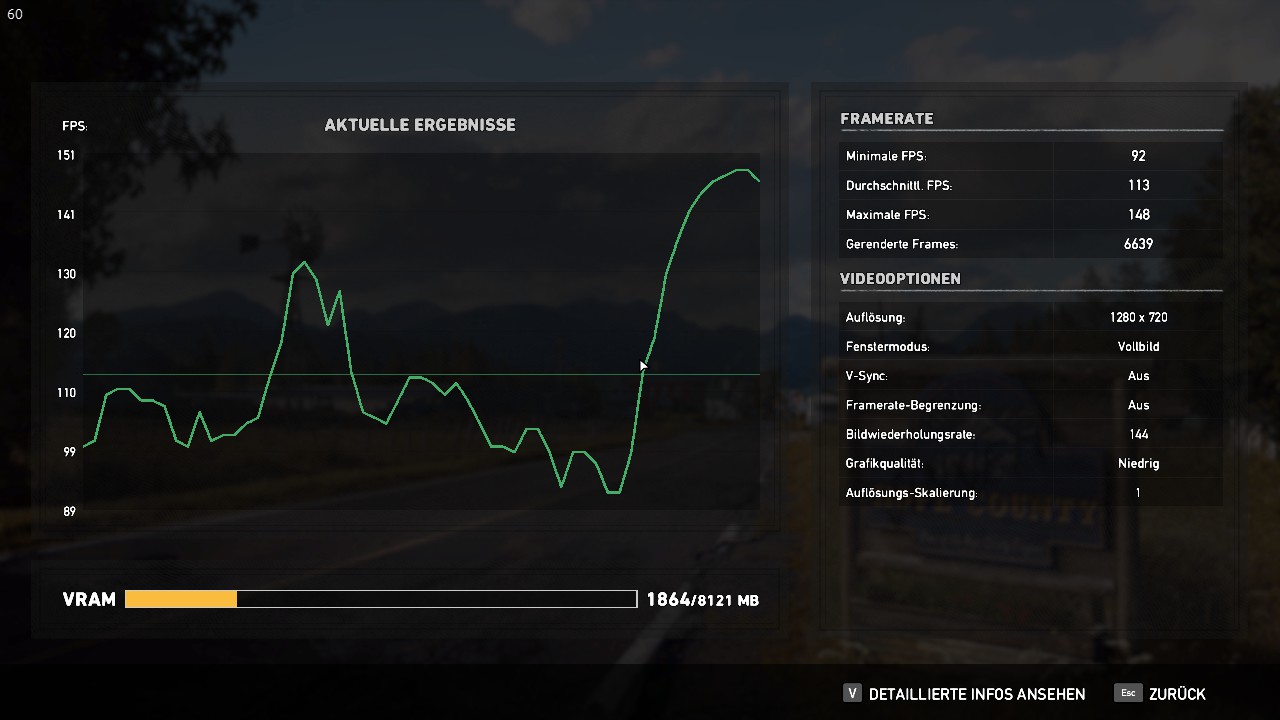
Task: Click the Esc key icon next to Zurück
Action: tap(1127, 693)
